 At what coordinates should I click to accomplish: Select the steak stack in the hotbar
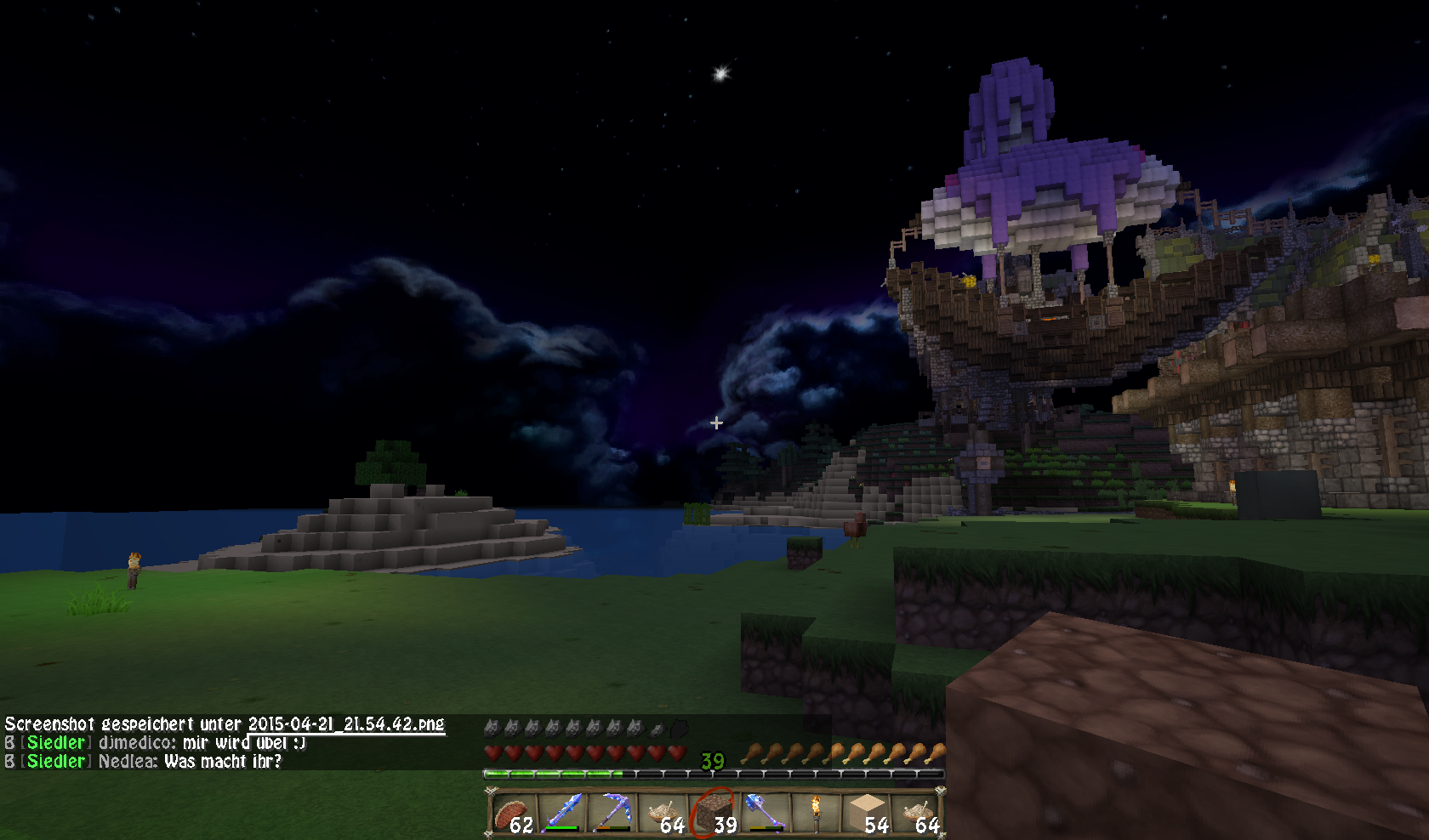pyautogui.click(x=513, y=814)
